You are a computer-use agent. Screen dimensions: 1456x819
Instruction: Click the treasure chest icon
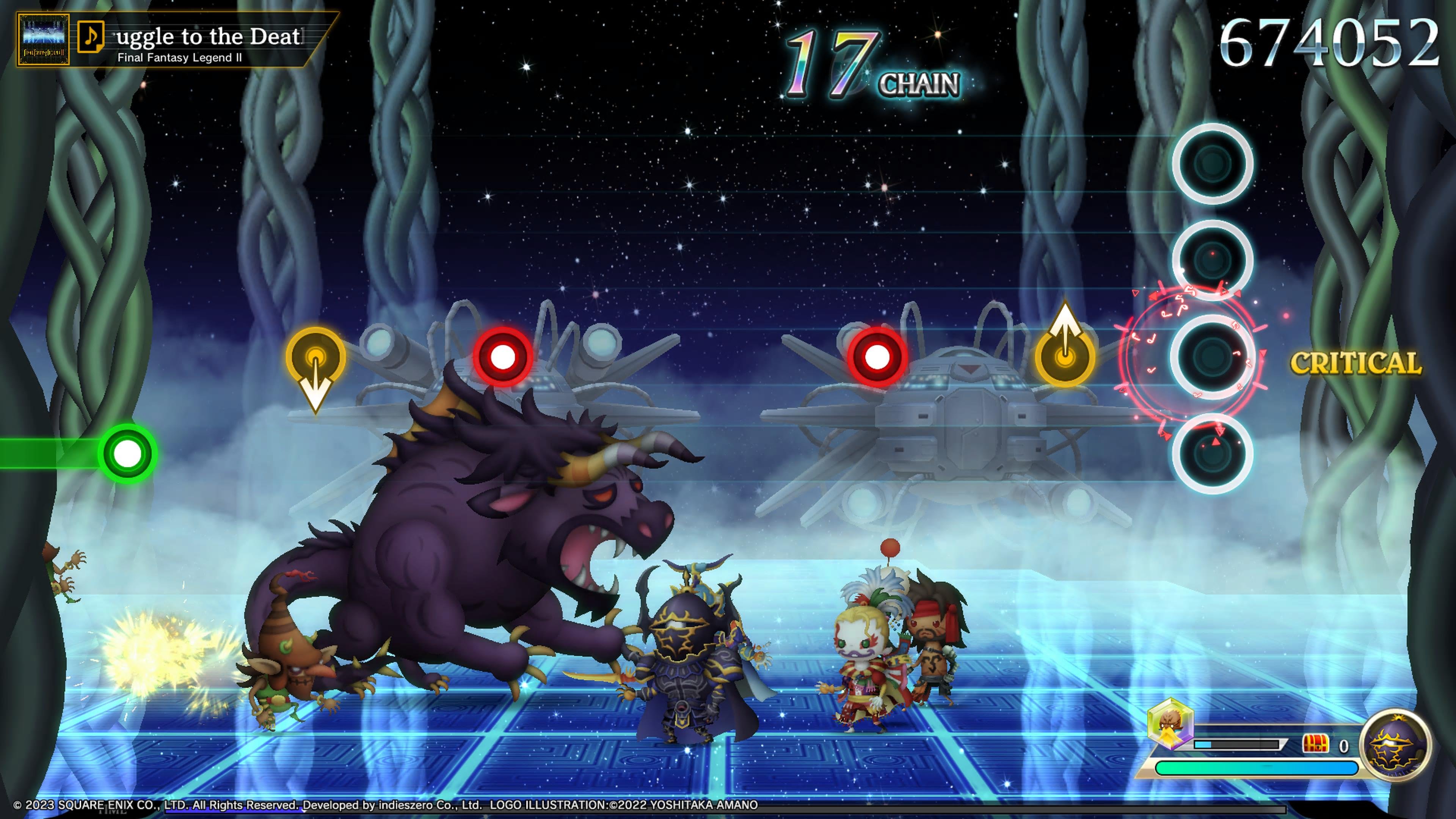(1315, 744)
